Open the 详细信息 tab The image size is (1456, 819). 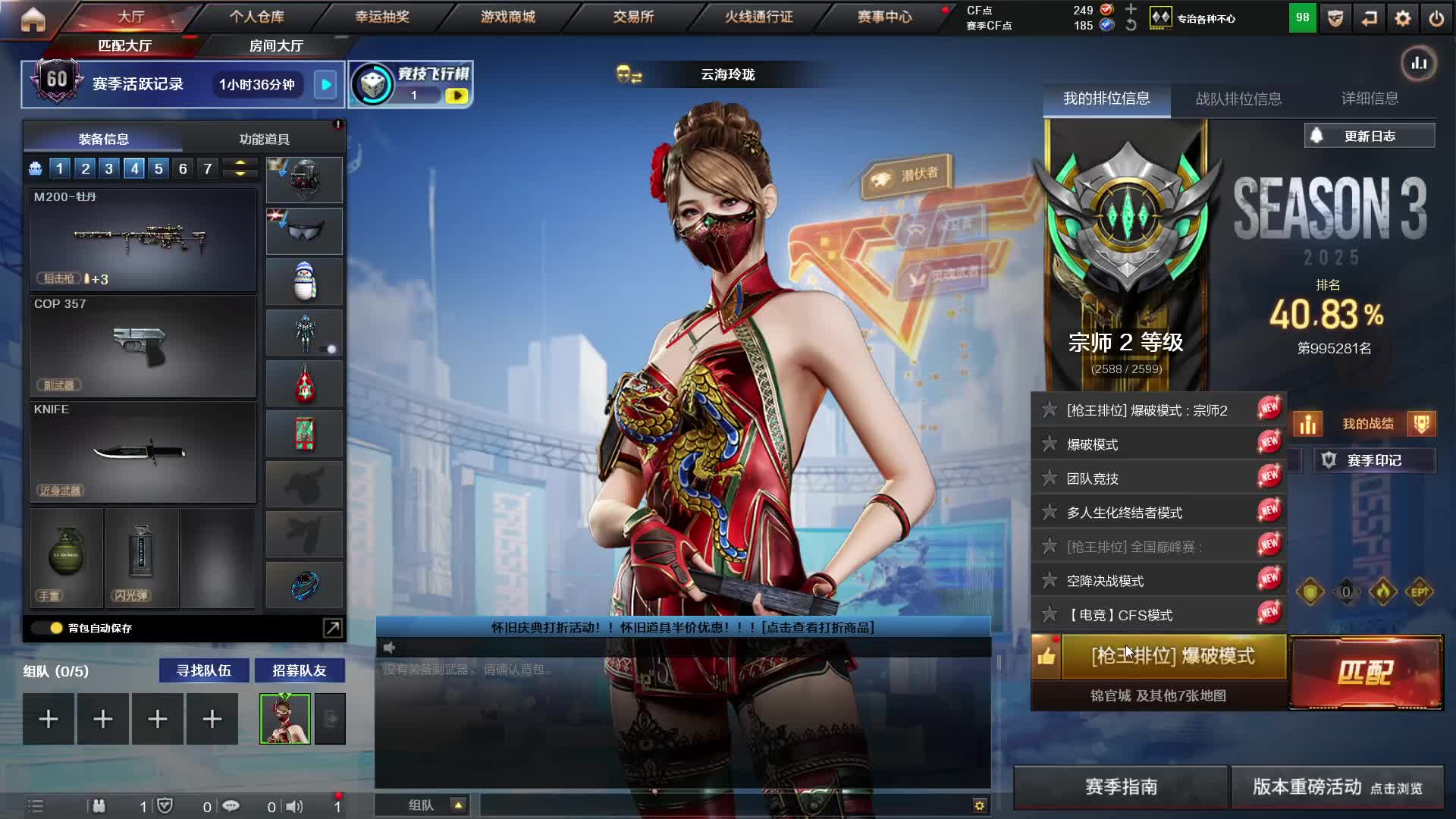pyautogui.click(x=1370, y=99)
